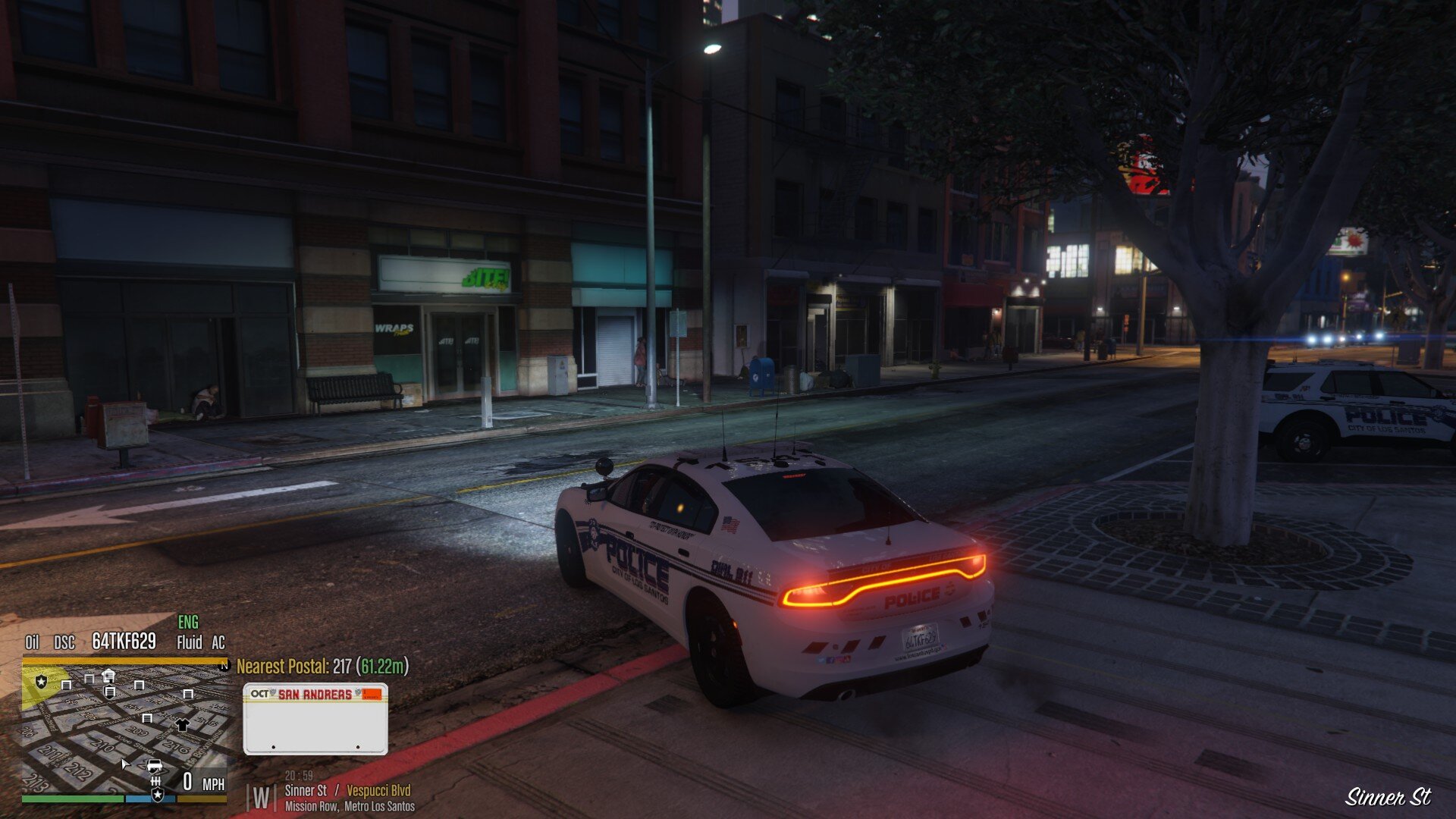
Task: Click the police badge in the yellow zone
Action: coord(41,682)
